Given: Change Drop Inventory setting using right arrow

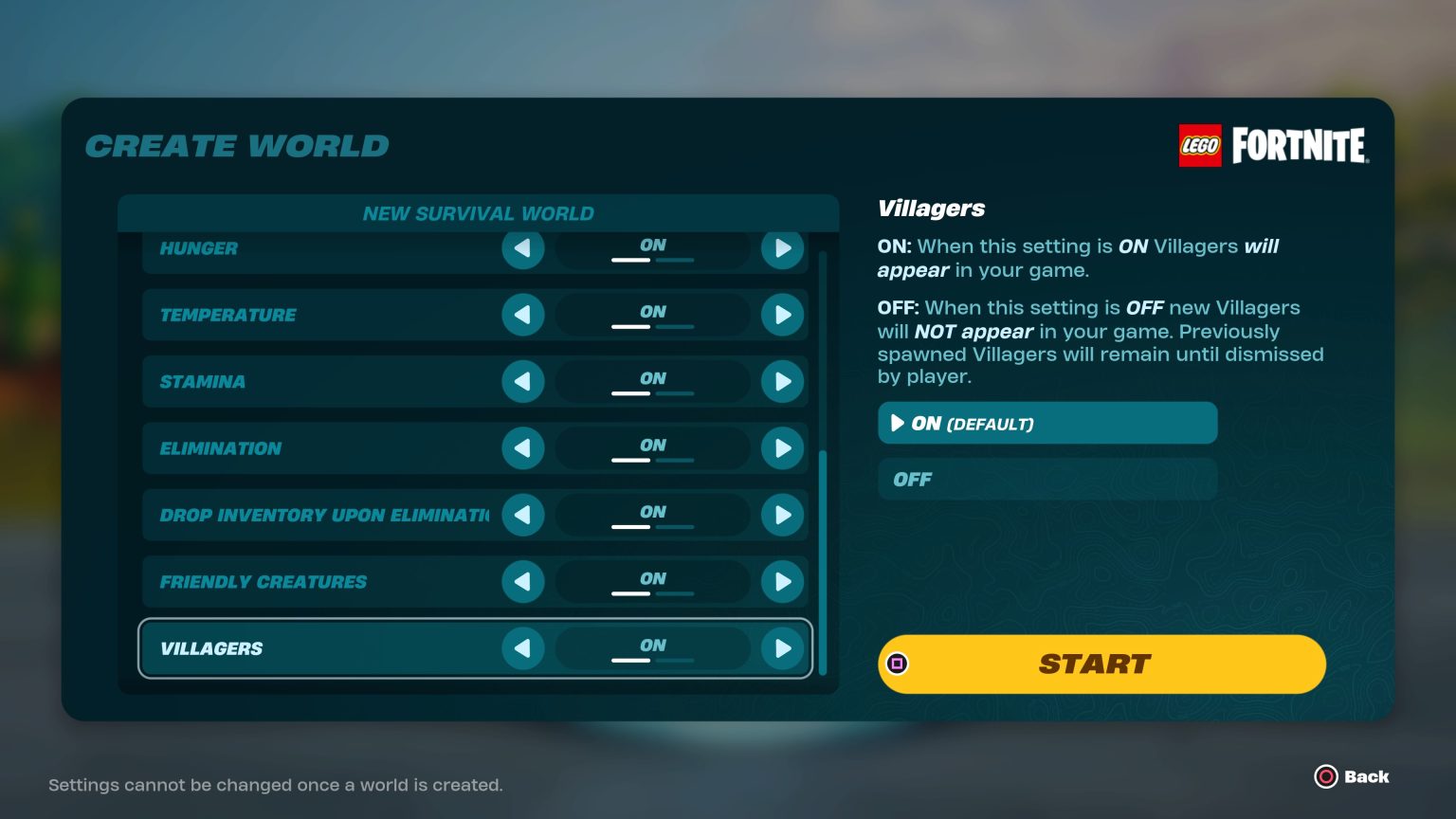Looking at the screenshot, I should click(x=782, y=515).
